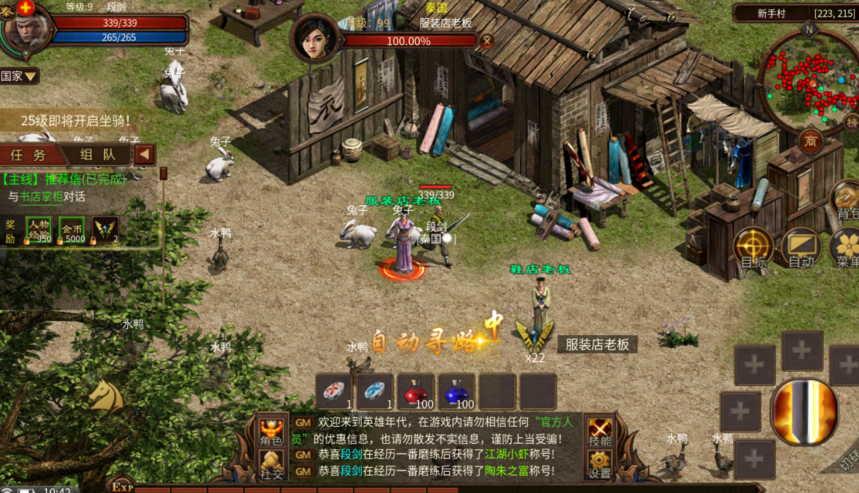
Task: Open the 菜单 menu button
Action: pyautogui.click(x=846, y=247)
